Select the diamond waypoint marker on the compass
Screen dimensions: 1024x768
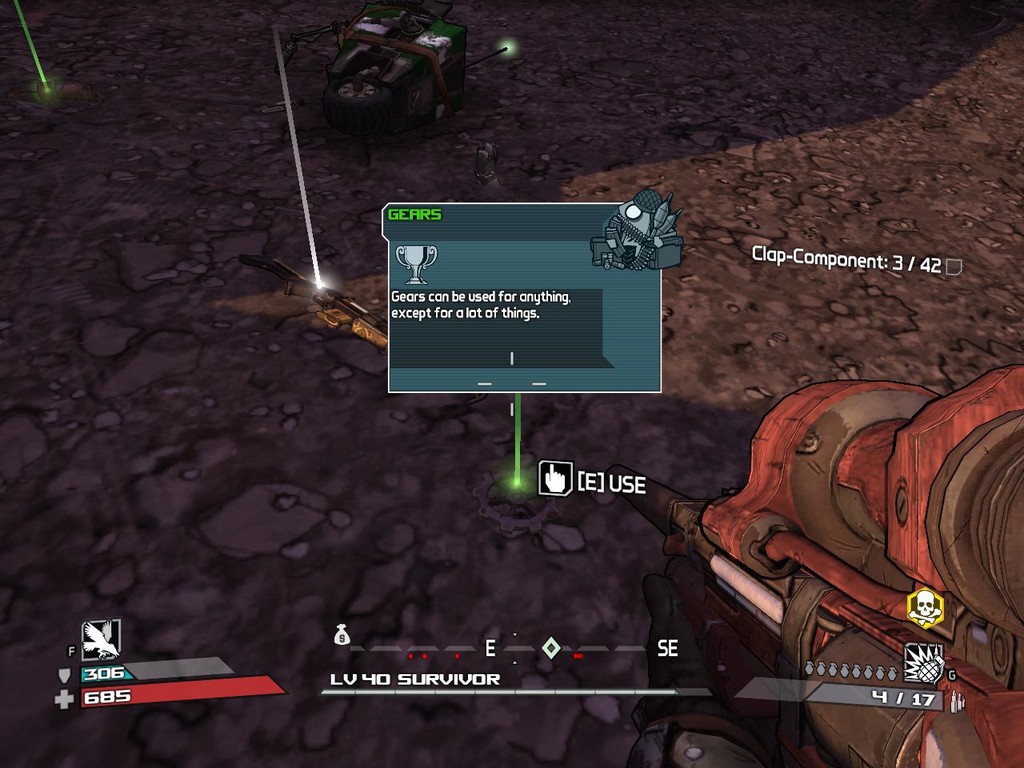coord(550,648)
